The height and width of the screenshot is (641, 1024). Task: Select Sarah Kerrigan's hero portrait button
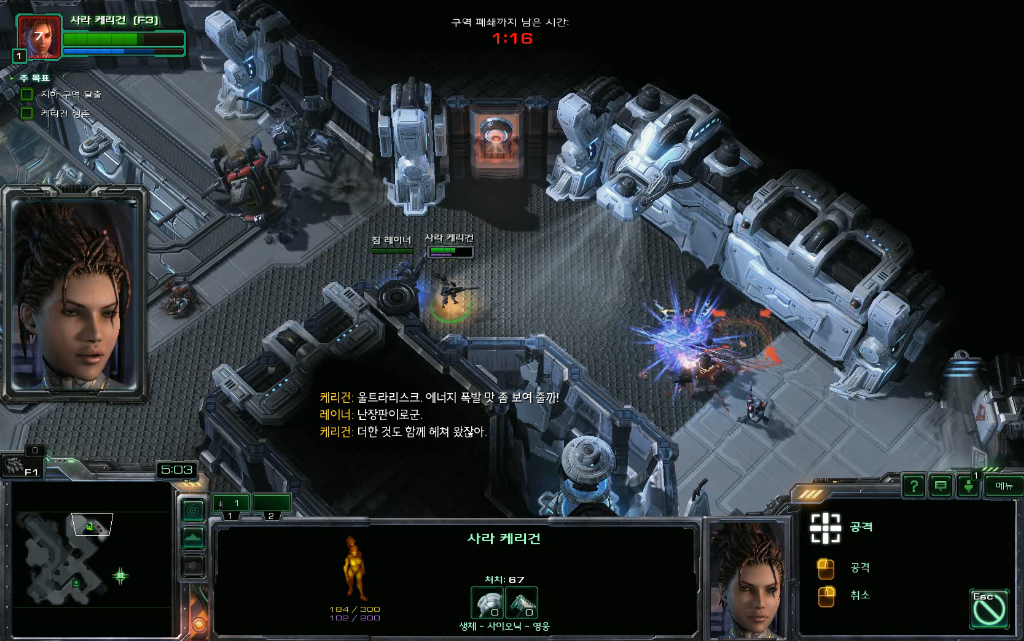(x=39, y=37)
